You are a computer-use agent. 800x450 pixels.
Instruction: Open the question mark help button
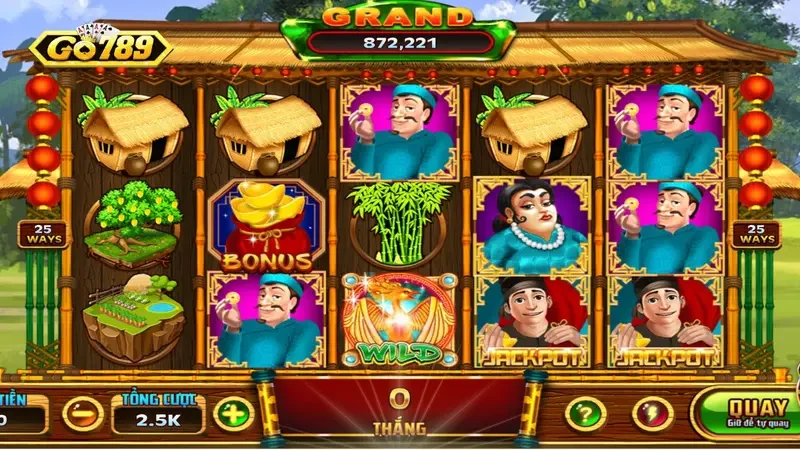(x=585, y=413)
